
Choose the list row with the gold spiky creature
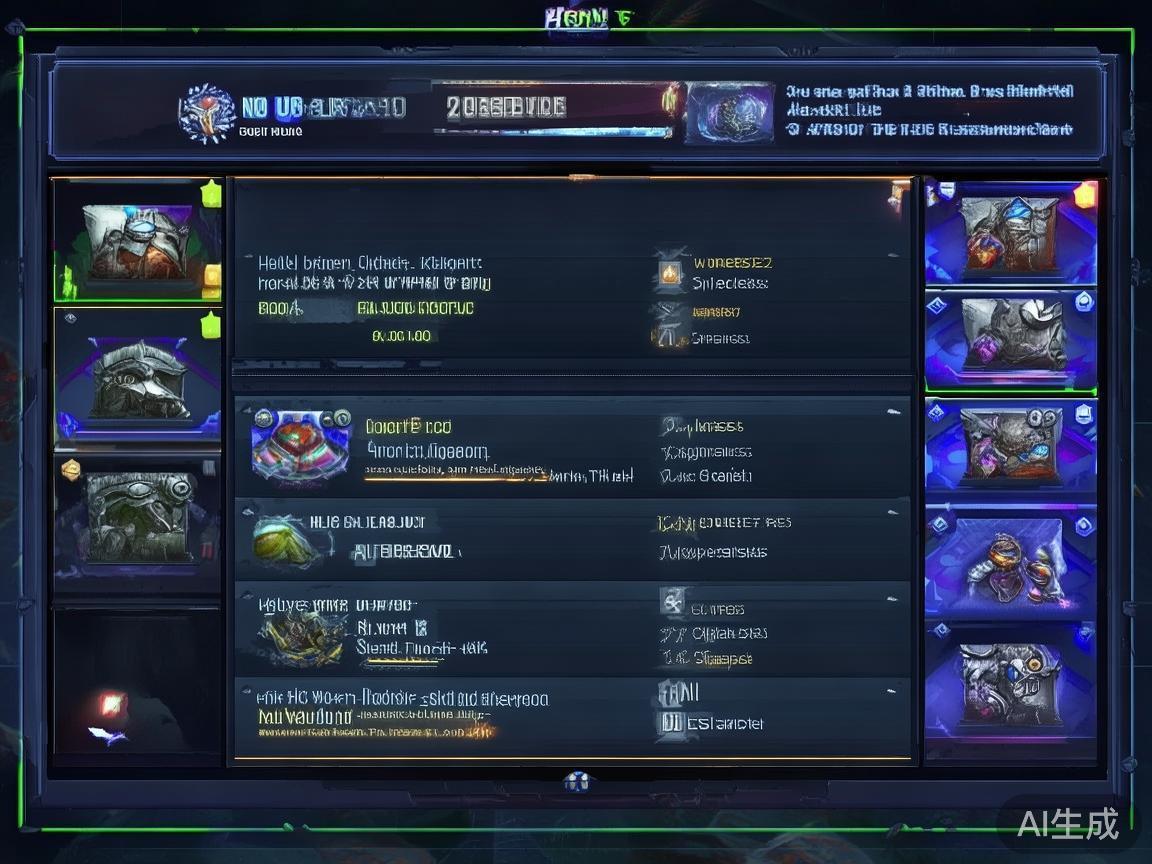[x=572, y=628]
